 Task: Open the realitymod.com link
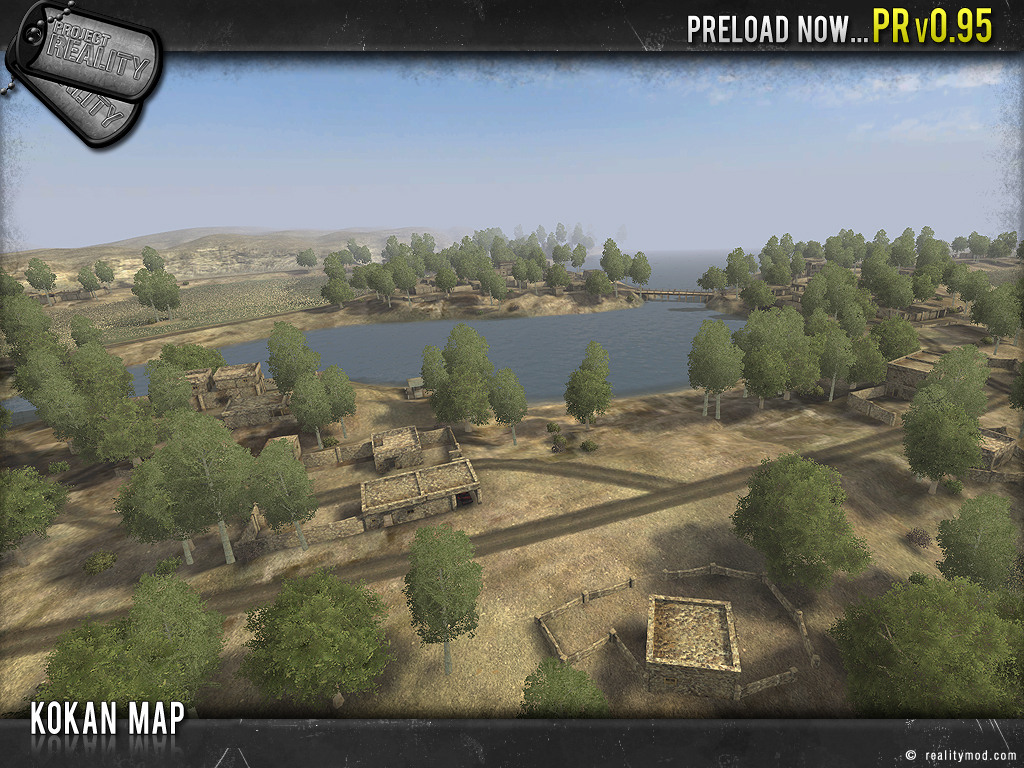(967, 756)
